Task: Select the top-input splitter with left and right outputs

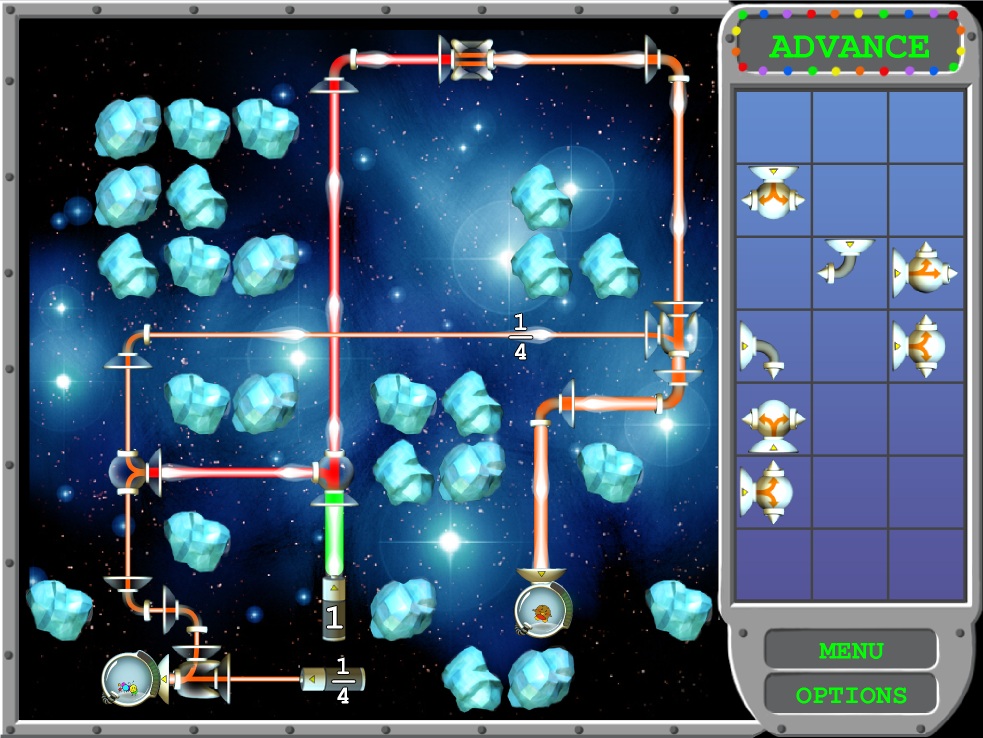Action: pyautogui.click(x=773, y=193)
